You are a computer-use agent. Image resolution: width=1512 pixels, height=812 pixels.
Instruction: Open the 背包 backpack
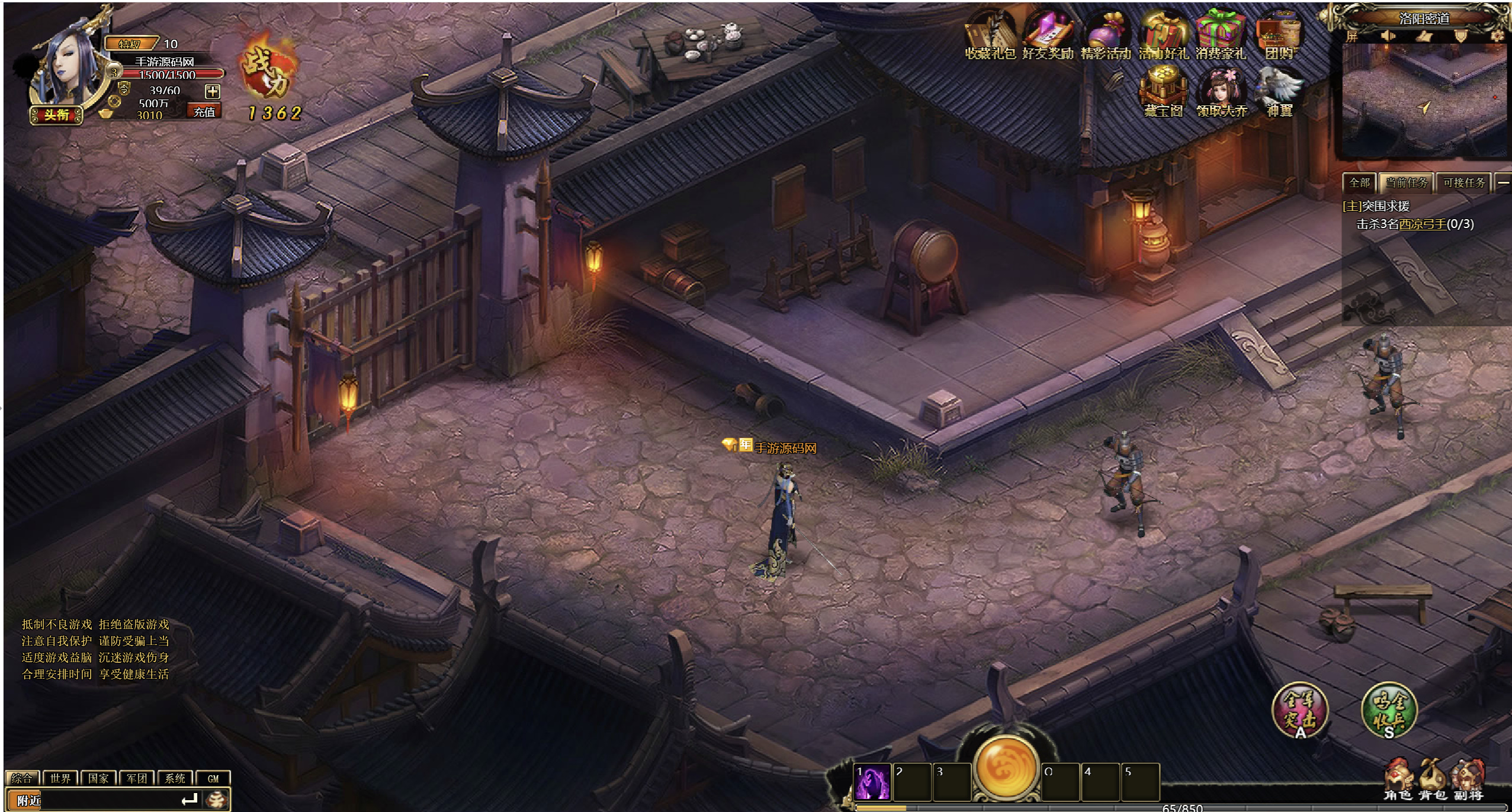point(1433,780)
